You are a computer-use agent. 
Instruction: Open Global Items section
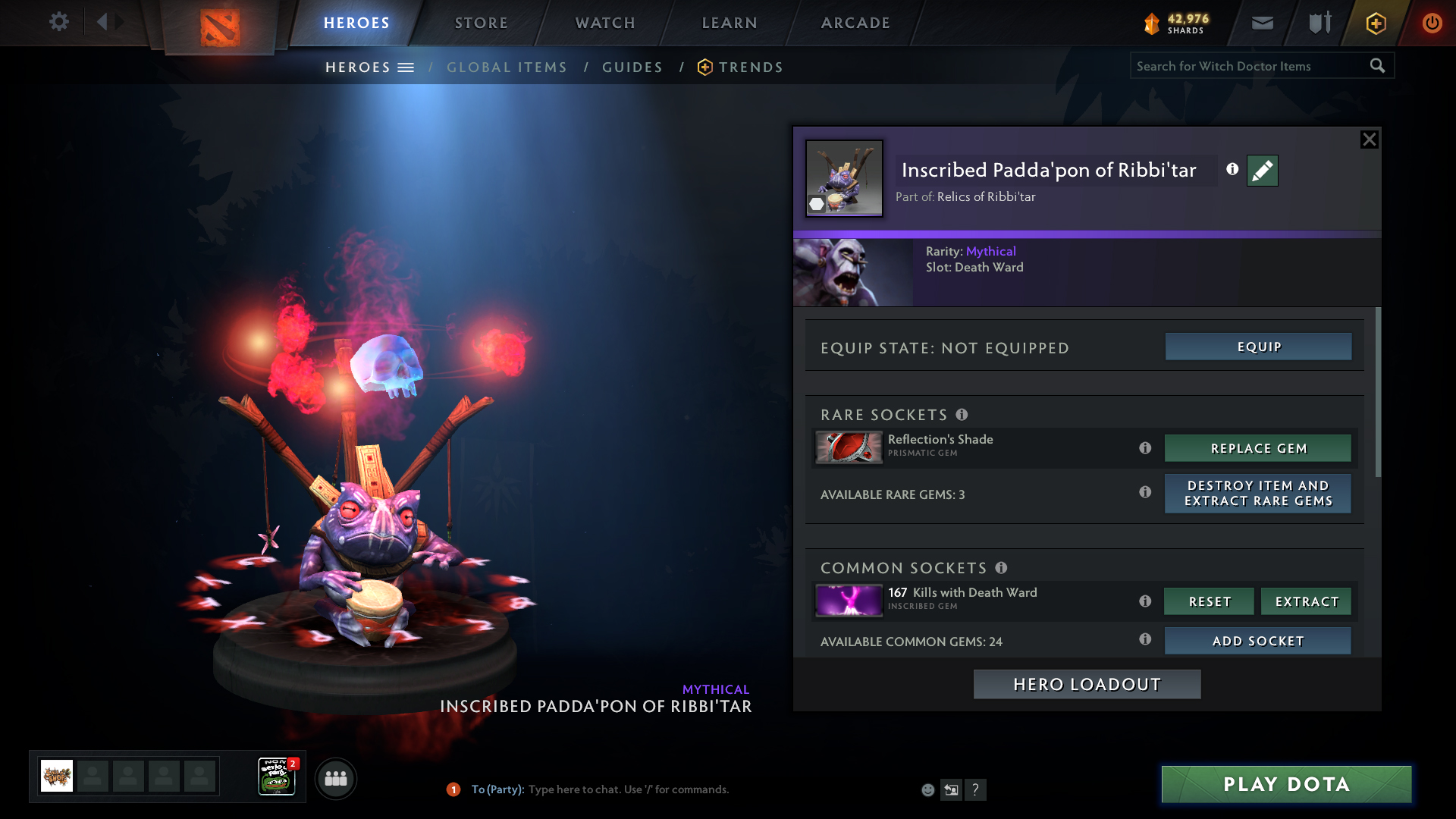[507, 67]
